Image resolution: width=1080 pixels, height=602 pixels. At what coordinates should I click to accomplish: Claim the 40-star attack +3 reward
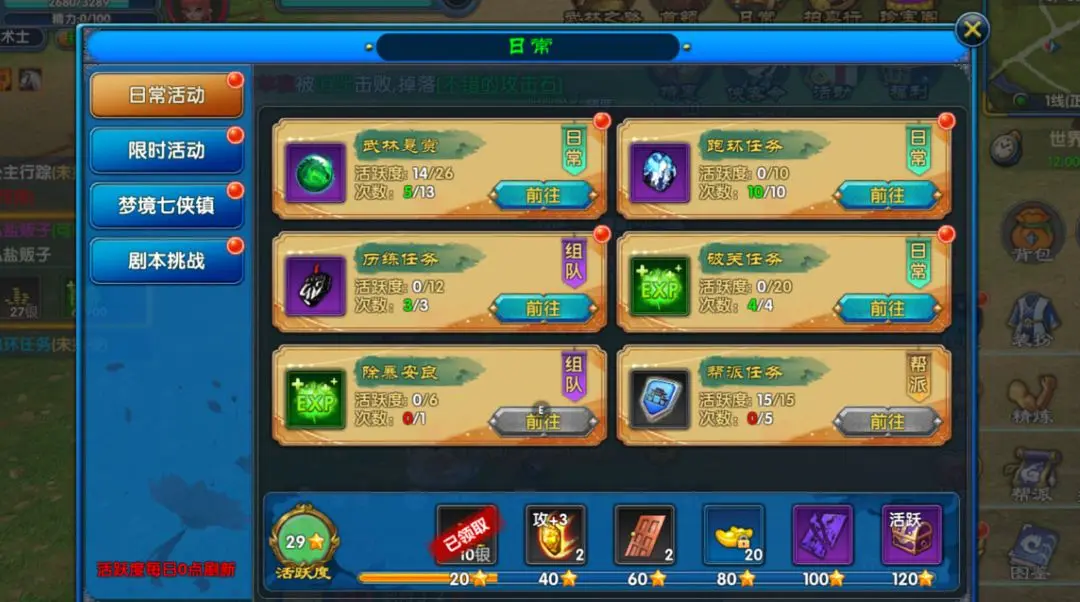[x=556, y=535]
